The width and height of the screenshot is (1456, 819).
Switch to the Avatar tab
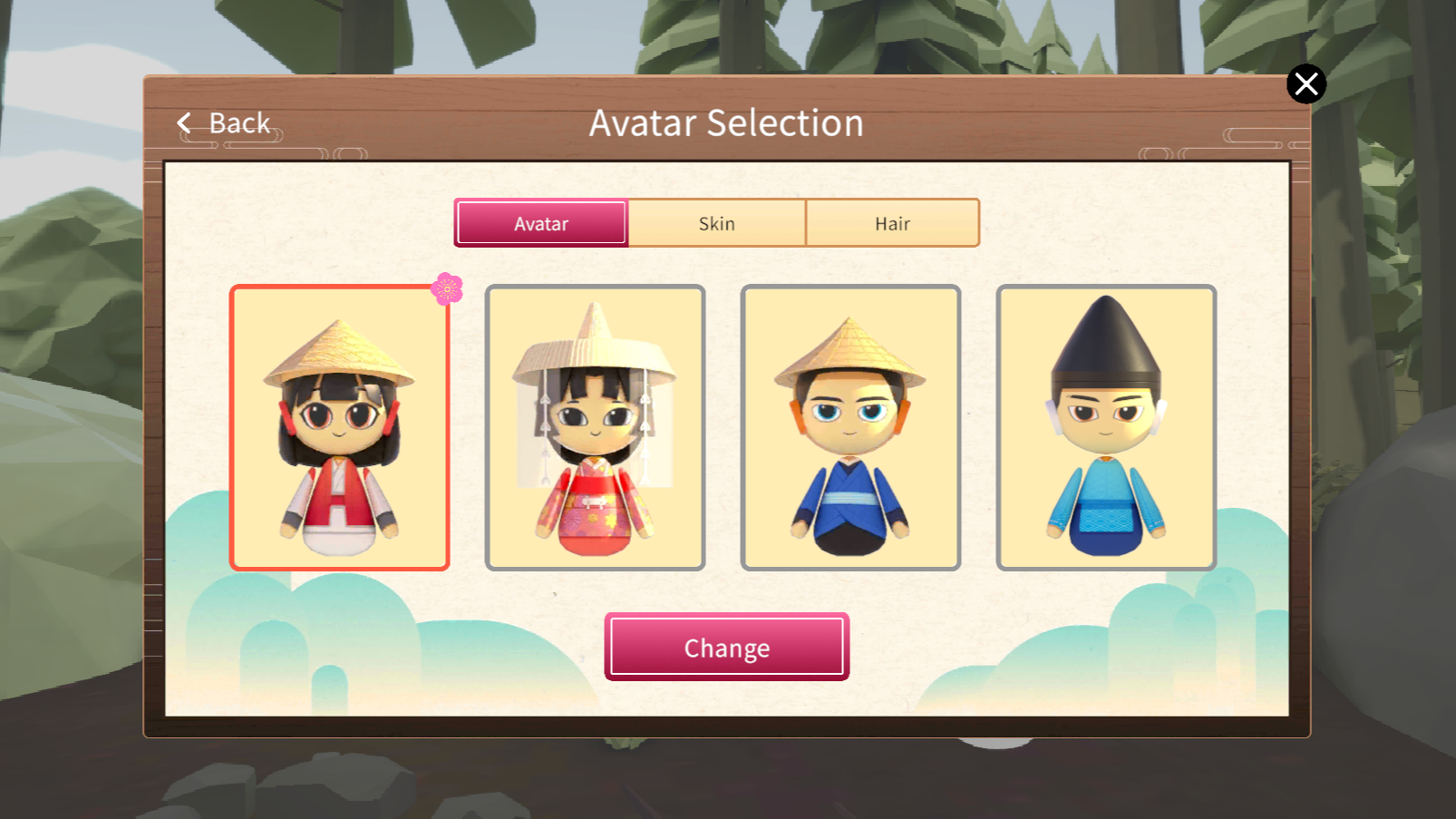(x=541, y=223)
